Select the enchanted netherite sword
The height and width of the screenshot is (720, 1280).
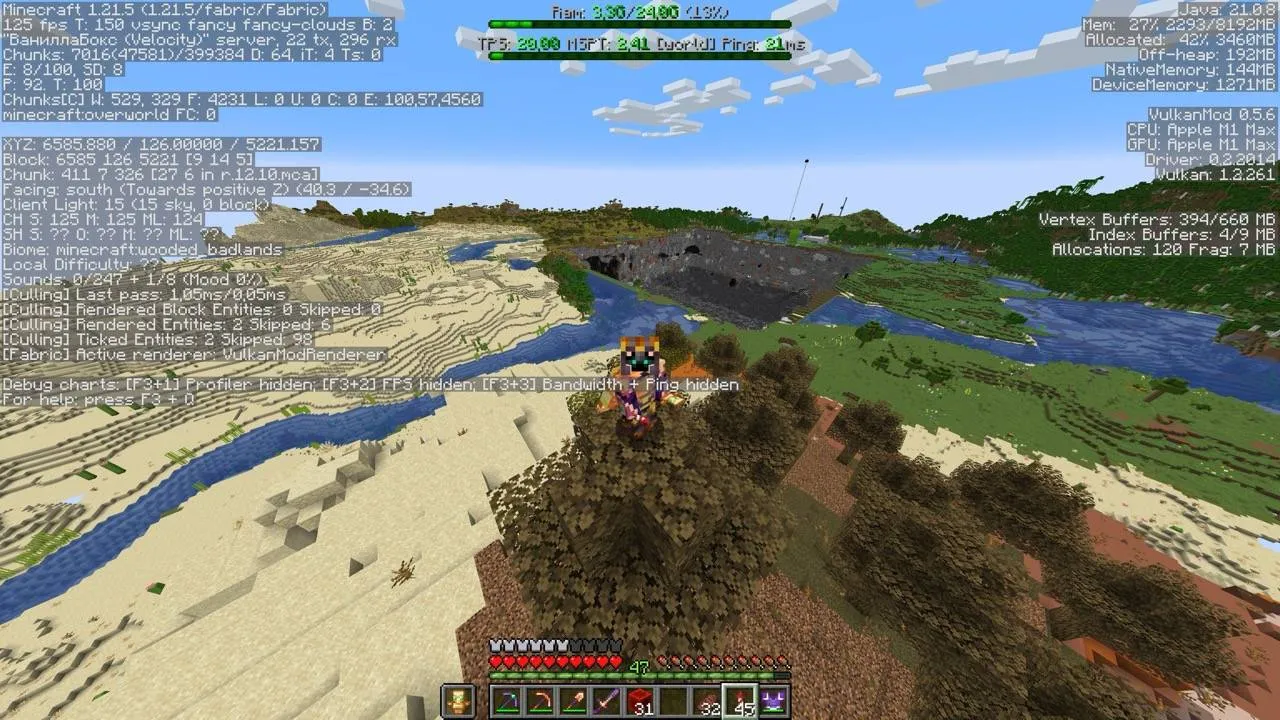tap(608, 699)
